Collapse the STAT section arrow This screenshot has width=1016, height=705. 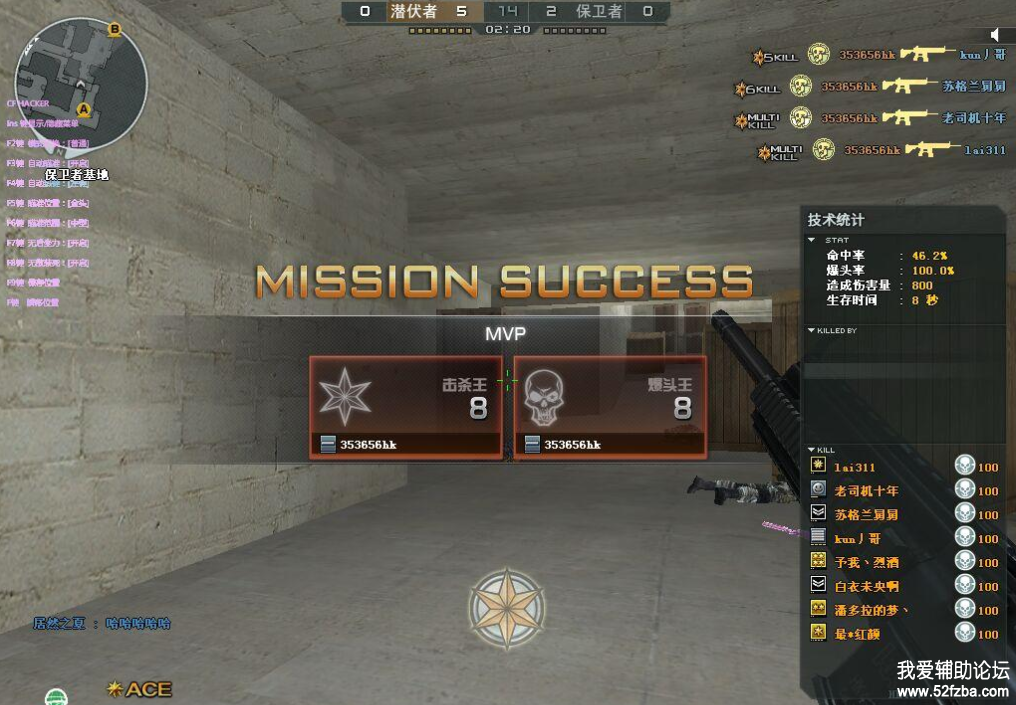coord(811,240)
